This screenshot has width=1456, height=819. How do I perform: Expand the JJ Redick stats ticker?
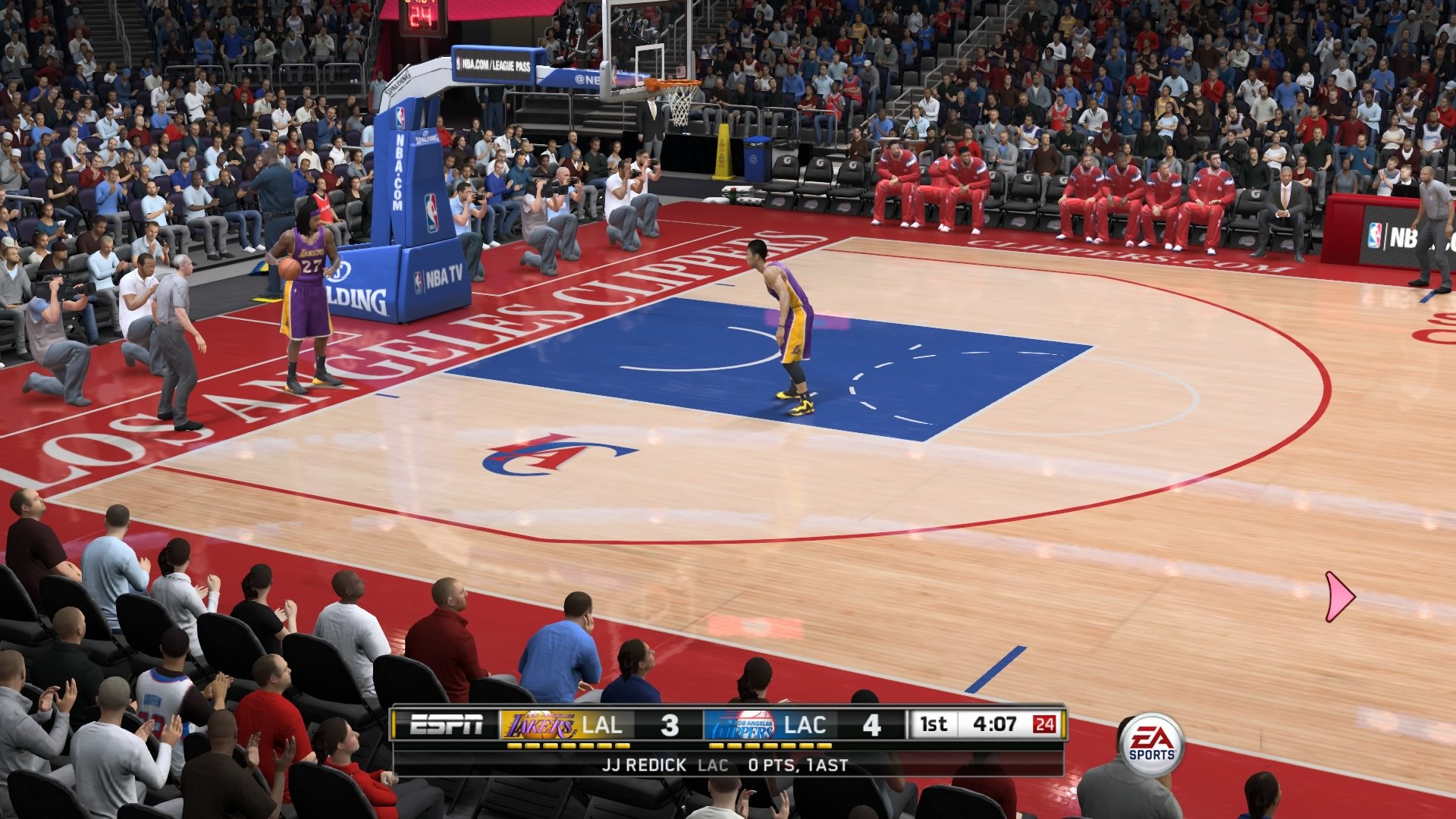click(x=728, y=766)
